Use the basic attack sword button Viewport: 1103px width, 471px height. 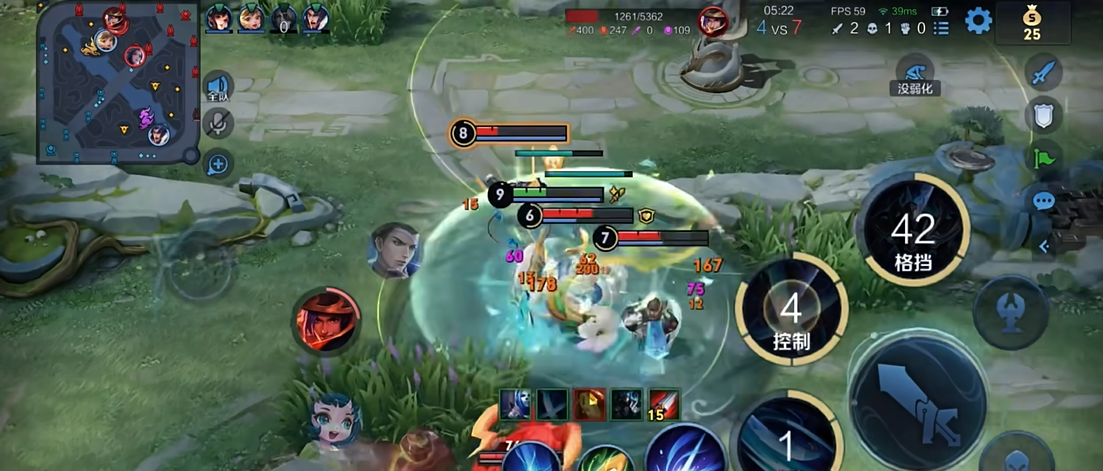point(916,402)
